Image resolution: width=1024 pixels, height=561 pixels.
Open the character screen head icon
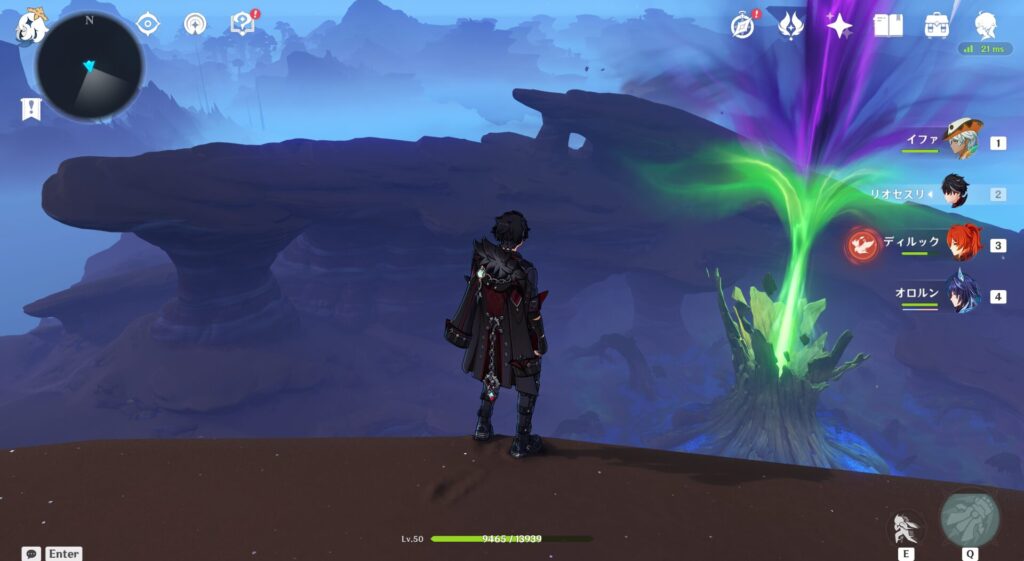[986, 25]
